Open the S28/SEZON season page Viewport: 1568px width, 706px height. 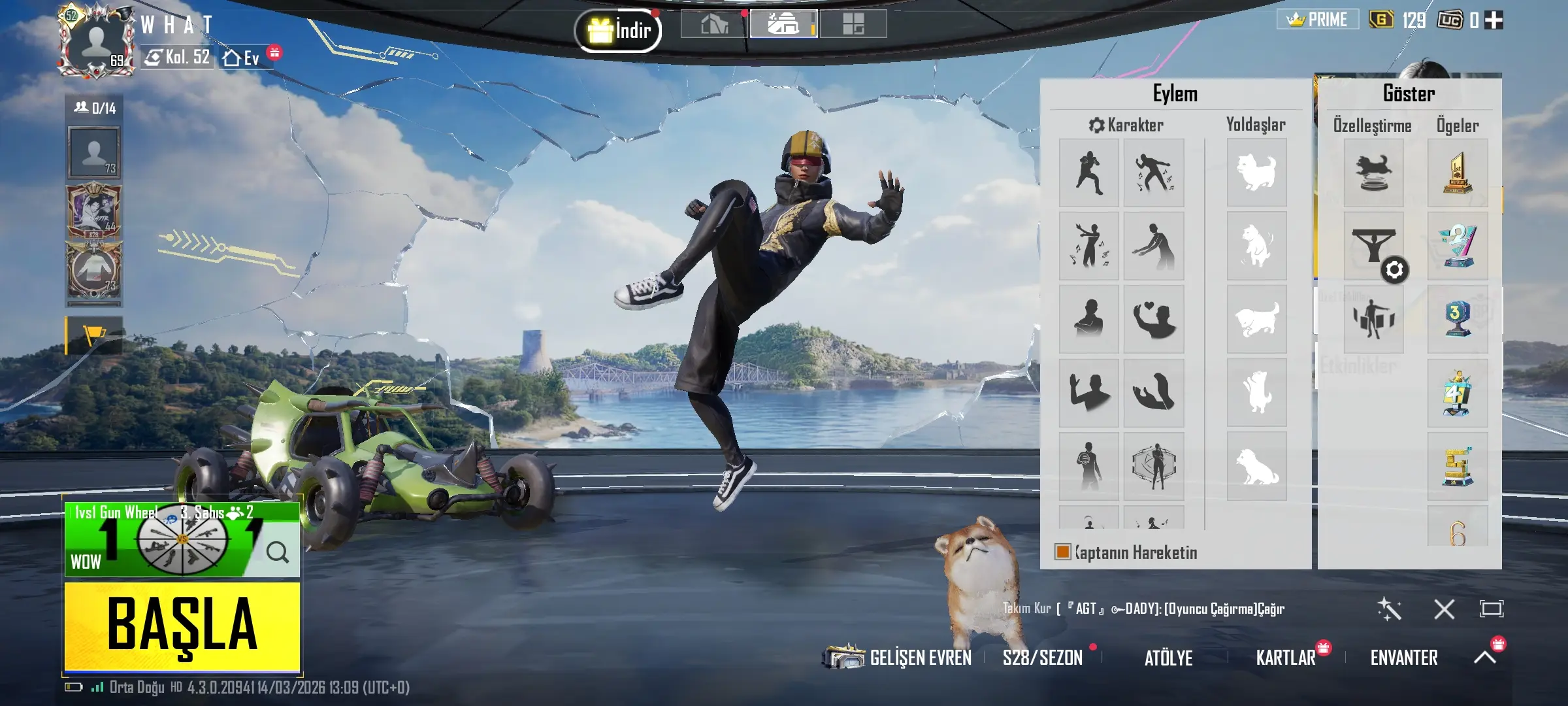point(1042,658)
